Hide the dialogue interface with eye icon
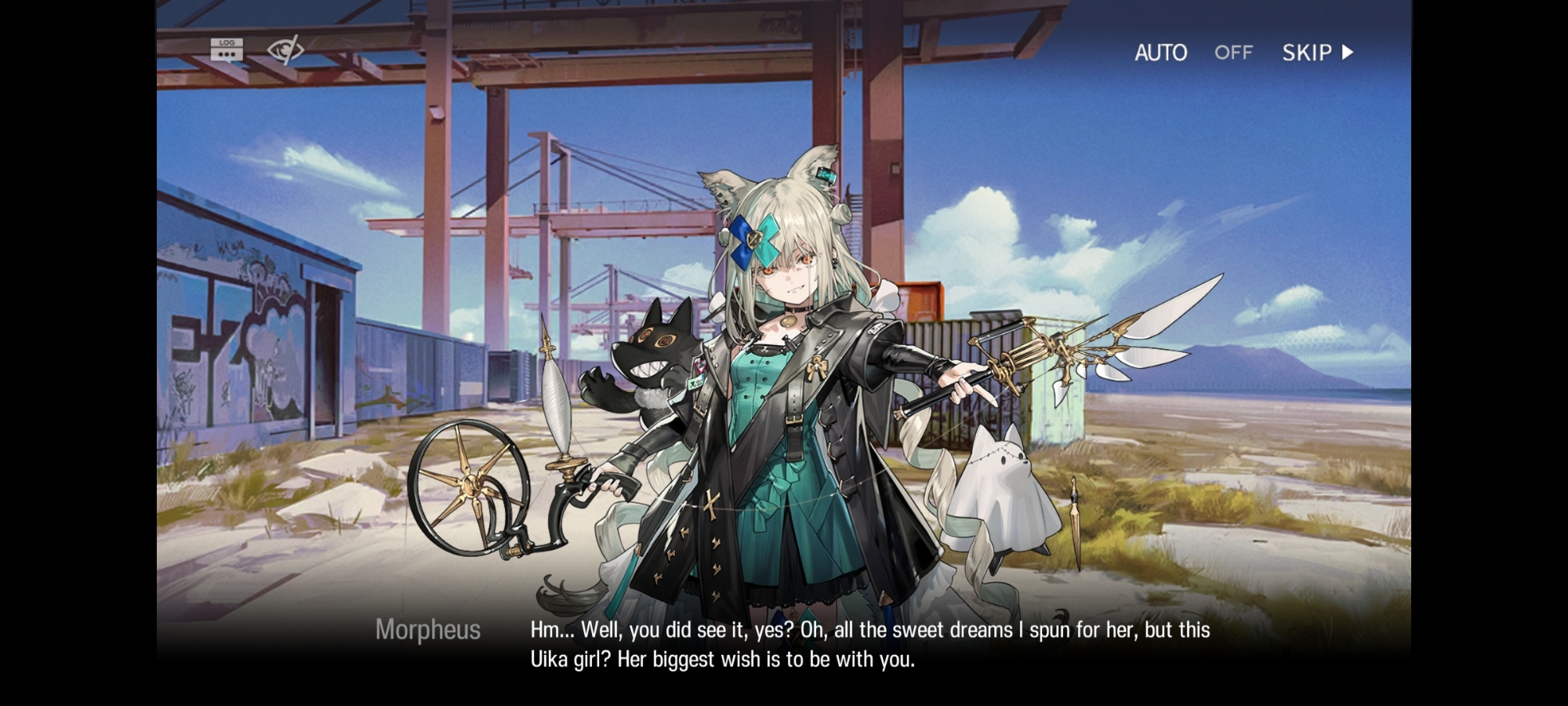 285,50
